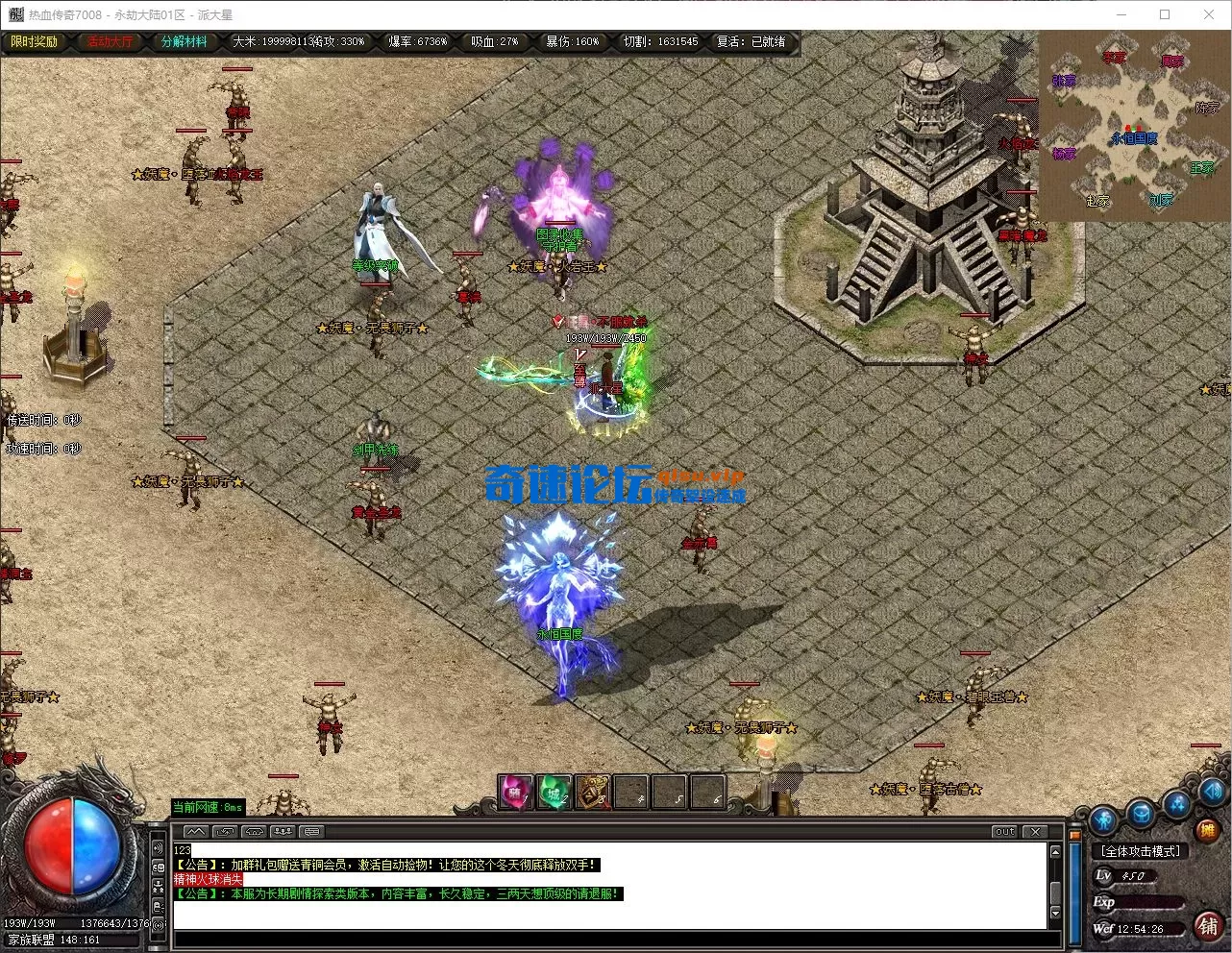Open the bag round blue button

tap(1141, 815)
